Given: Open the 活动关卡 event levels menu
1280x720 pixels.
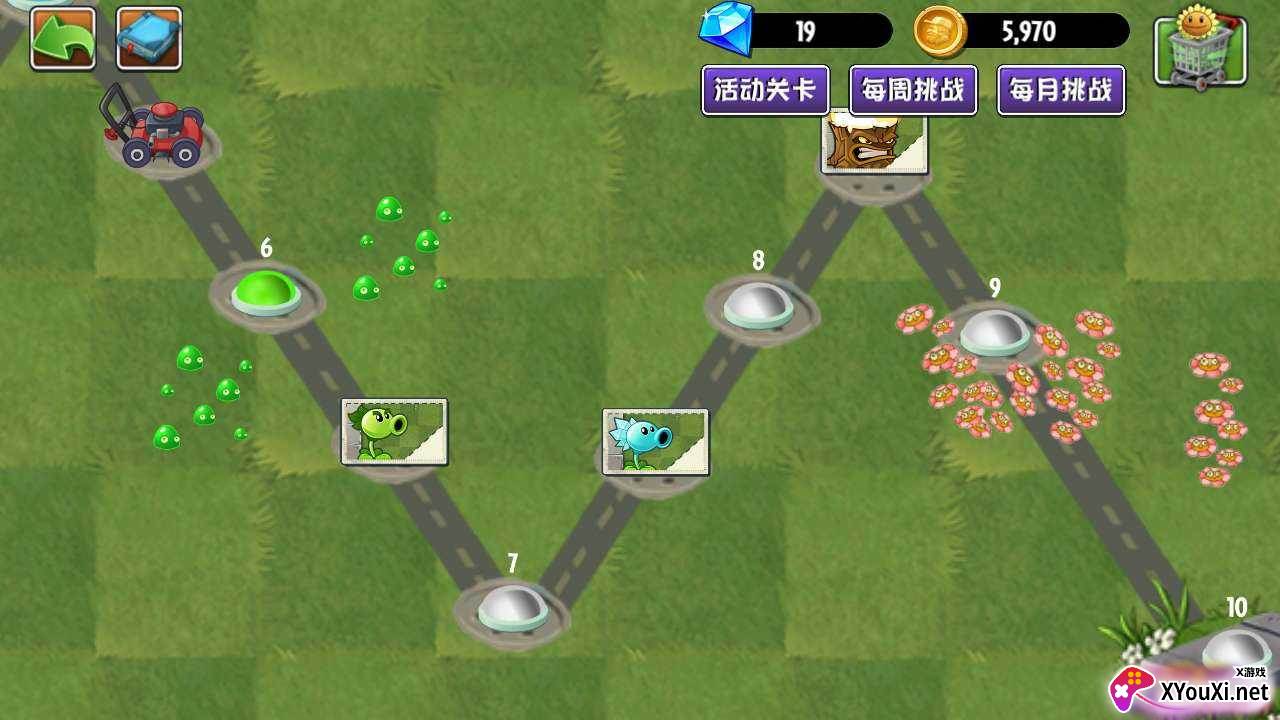Looking at the screenshot, I should pyautogui.click(x=766, y=89).
